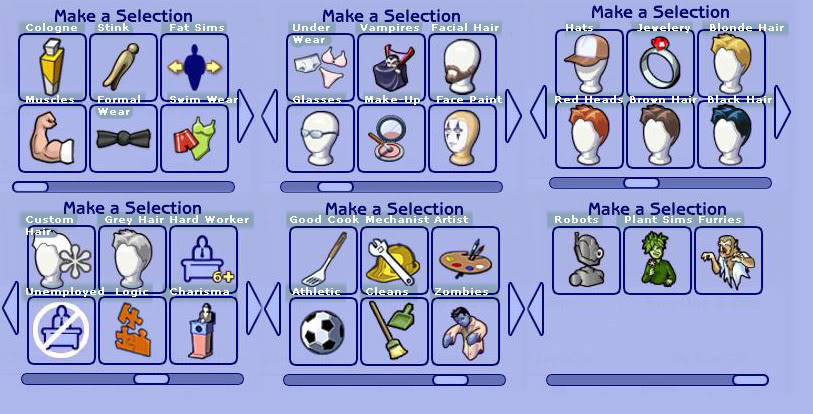Select the Zombies icon
This screenshot has width=813, height=414.
point(465,330)
